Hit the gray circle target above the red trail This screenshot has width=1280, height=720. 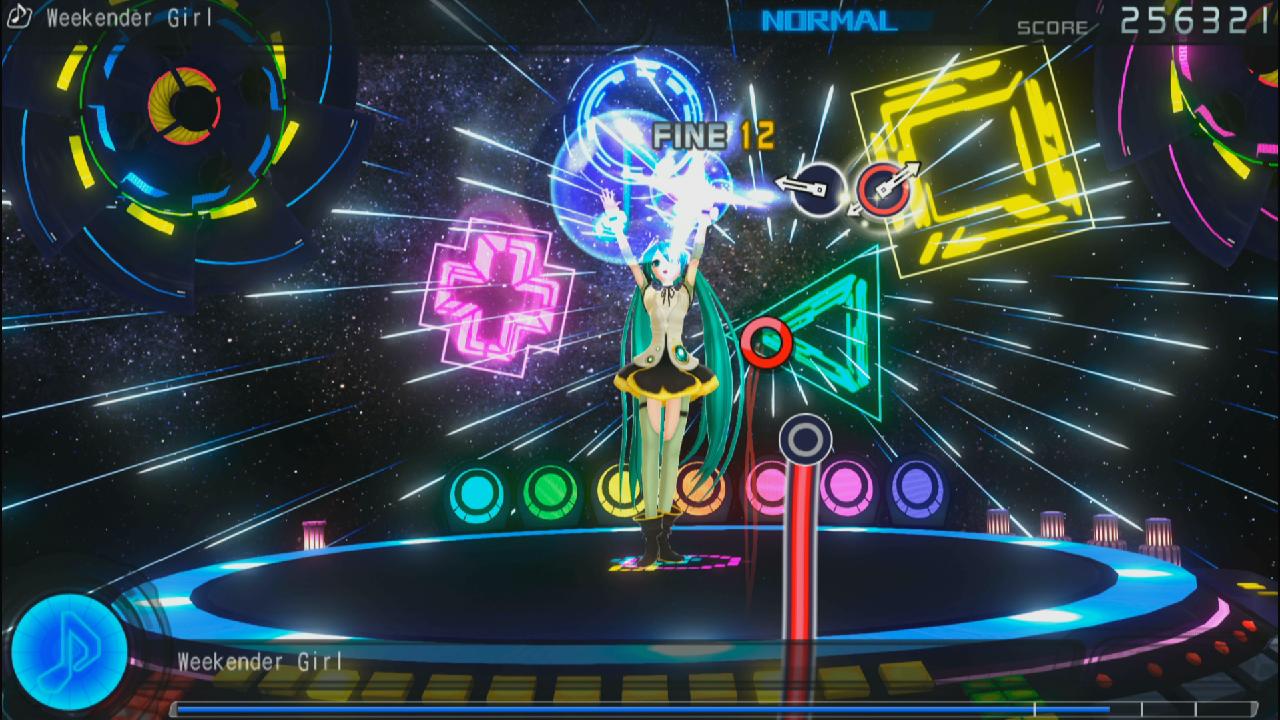(x=805, y=438)
